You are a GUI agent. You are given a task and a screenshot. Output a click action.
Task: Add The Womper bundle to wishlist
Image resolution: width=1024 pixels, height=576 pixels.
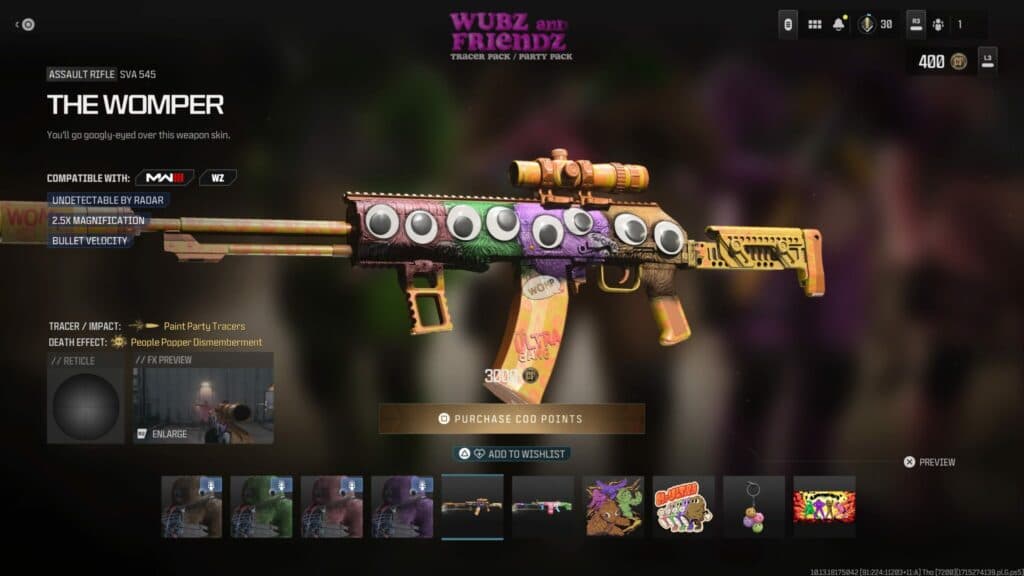[512, 453]
